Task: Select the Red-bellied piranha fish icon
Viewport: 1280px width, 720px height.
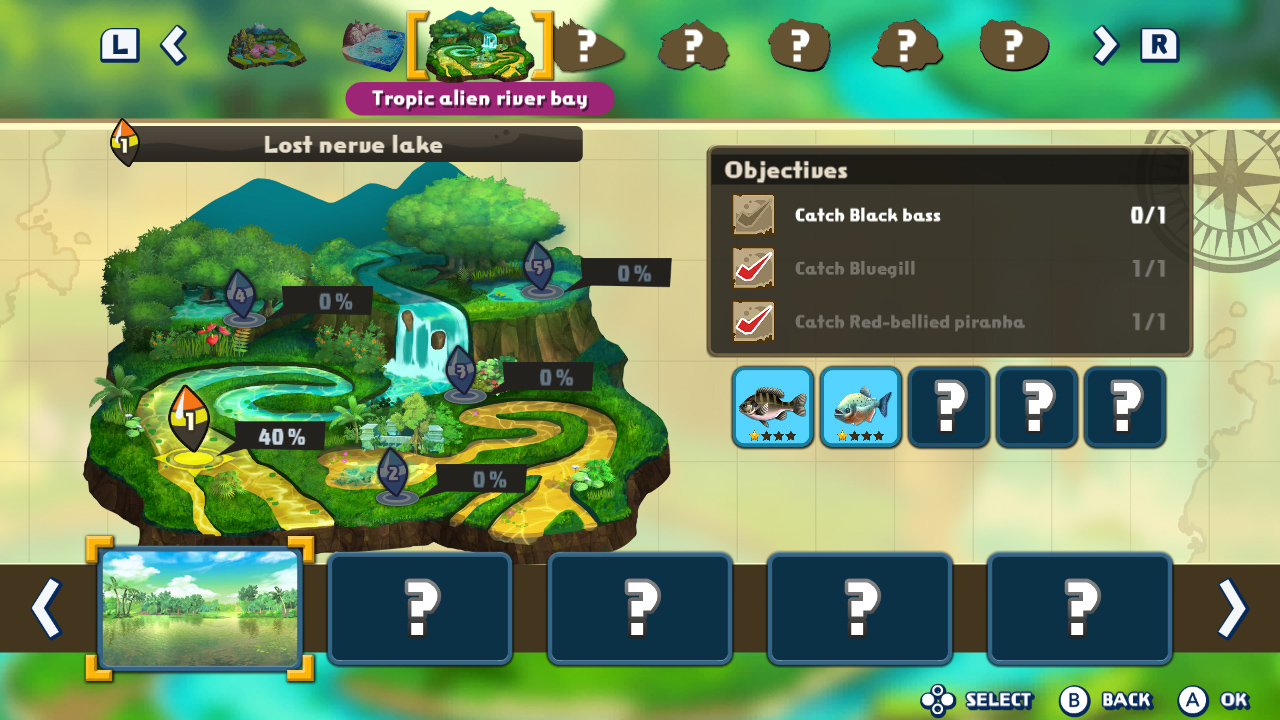Action: coord(860,406)
